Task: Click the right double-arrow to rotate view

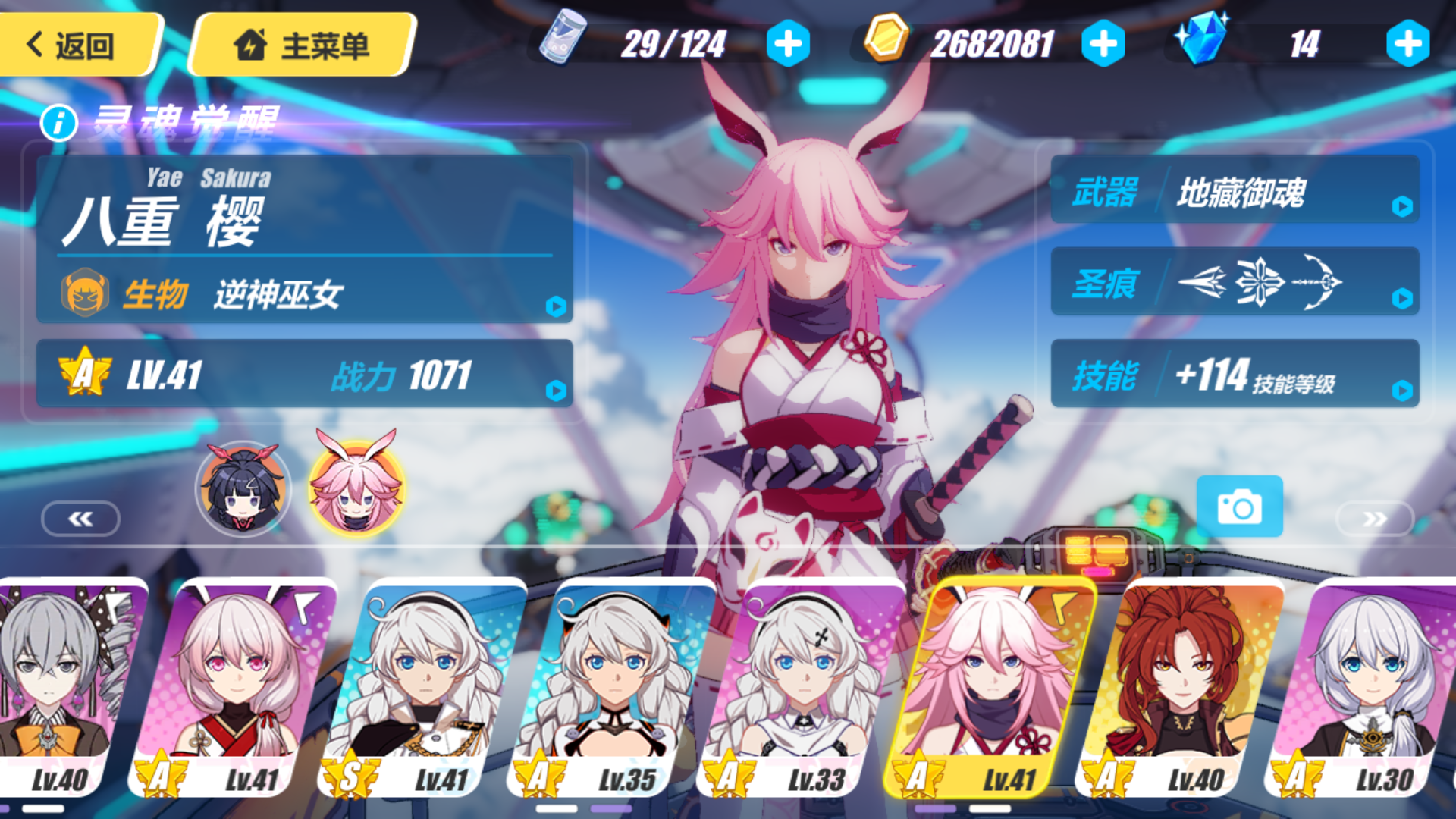Action: click(x=1374, y=519)
